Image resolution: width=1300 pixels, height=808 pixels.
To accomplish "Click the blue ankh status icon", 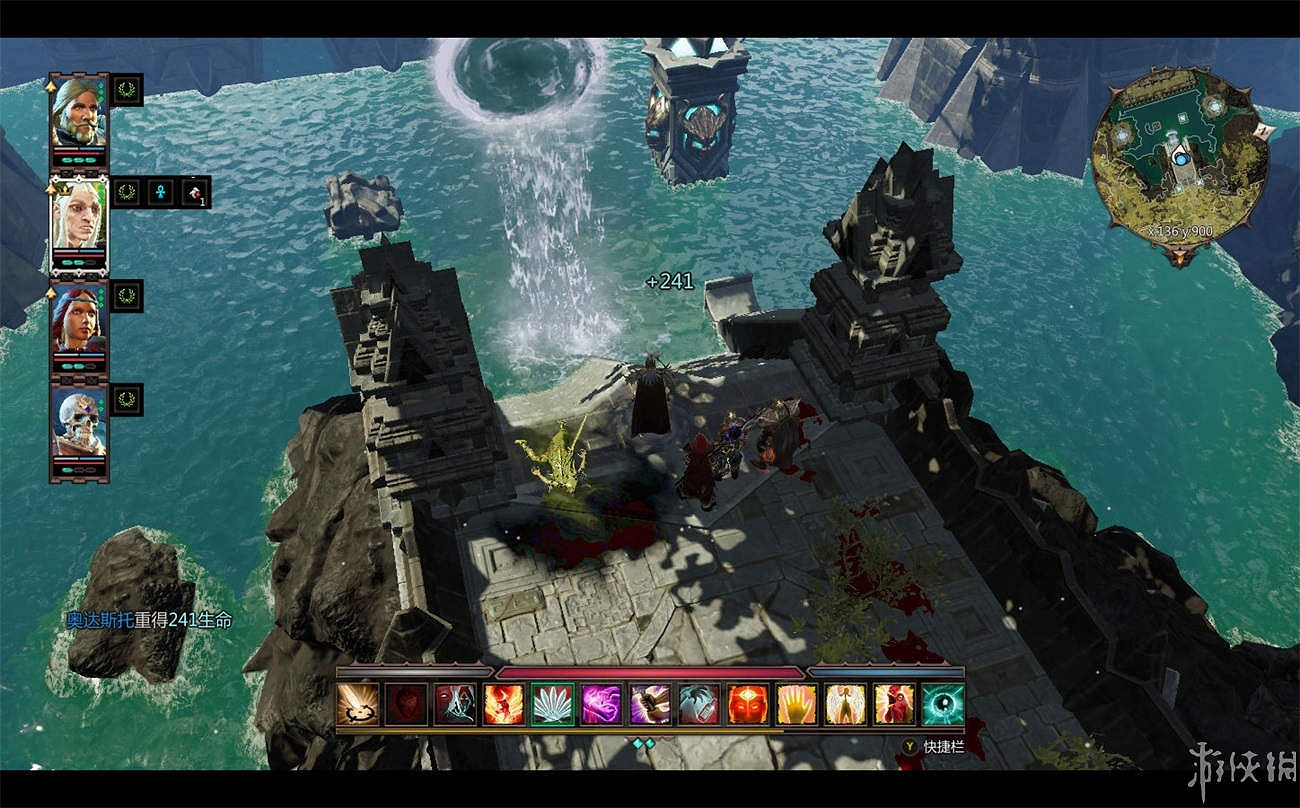I will coord(161,192).
